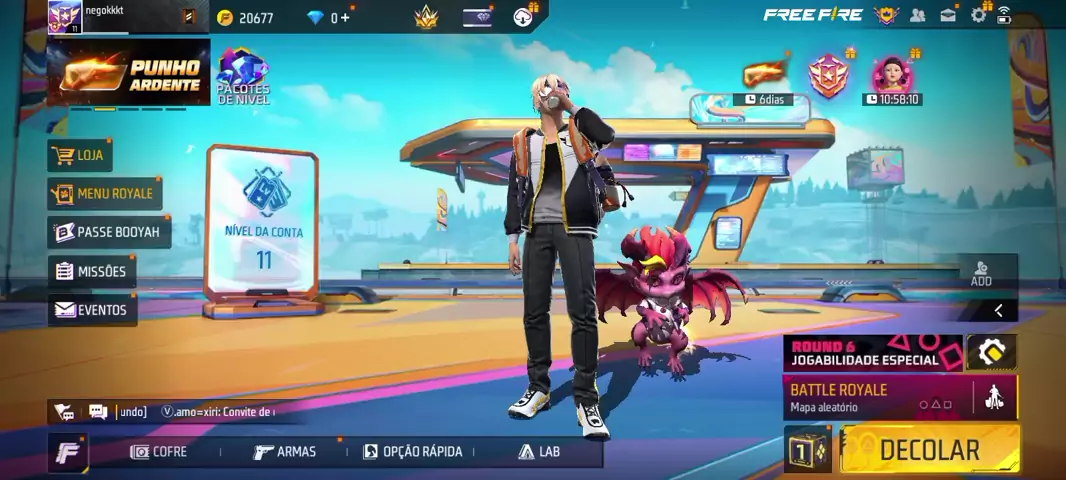Image resolution: width=1066 pixels, height=480 pixels.
Task: Go to the ARMAS section
Action: [x=285, y=452]
